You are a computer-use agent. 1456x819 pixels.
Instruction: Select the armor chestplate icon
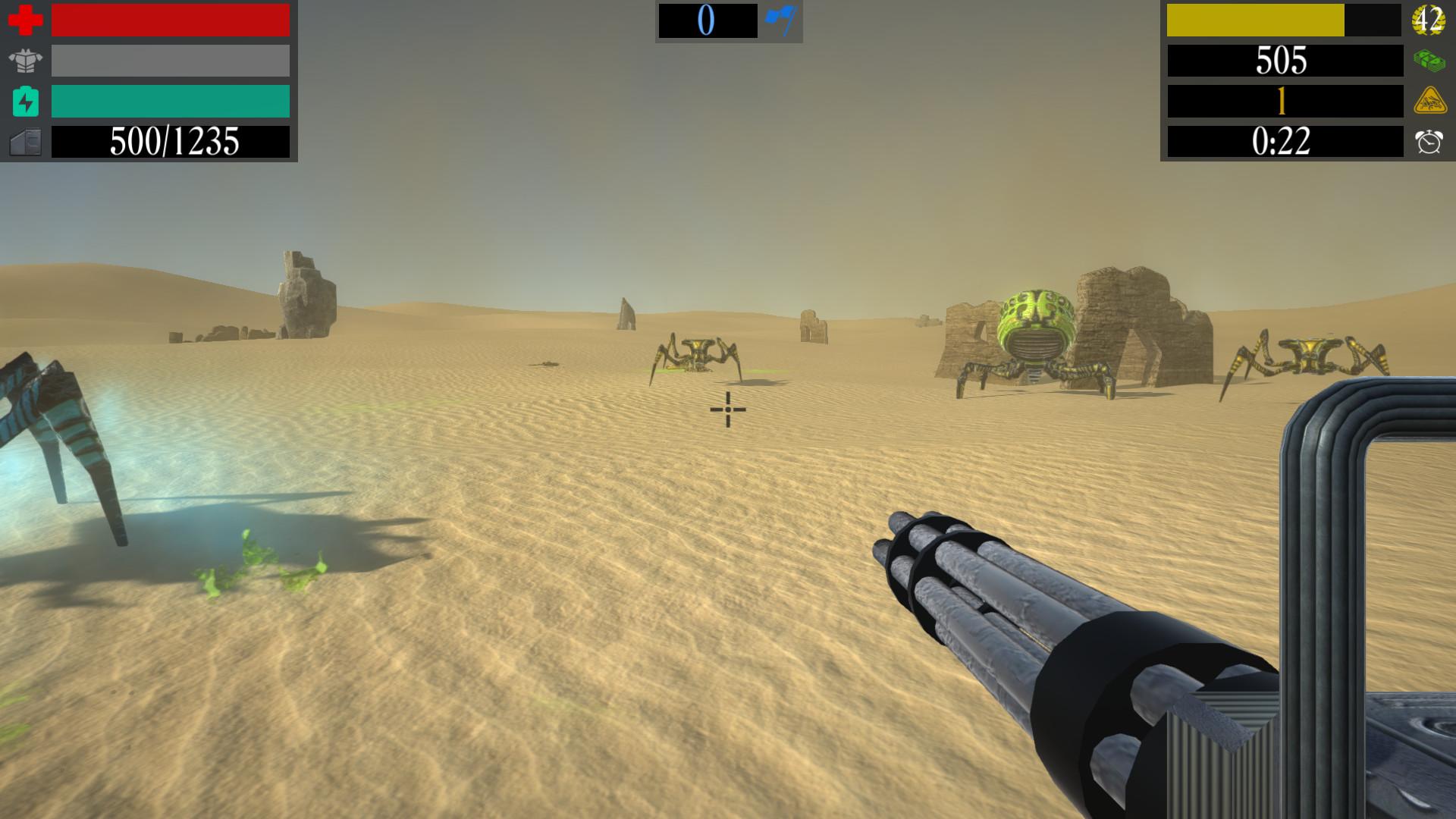pyautogui.click(x=24, y=61)
